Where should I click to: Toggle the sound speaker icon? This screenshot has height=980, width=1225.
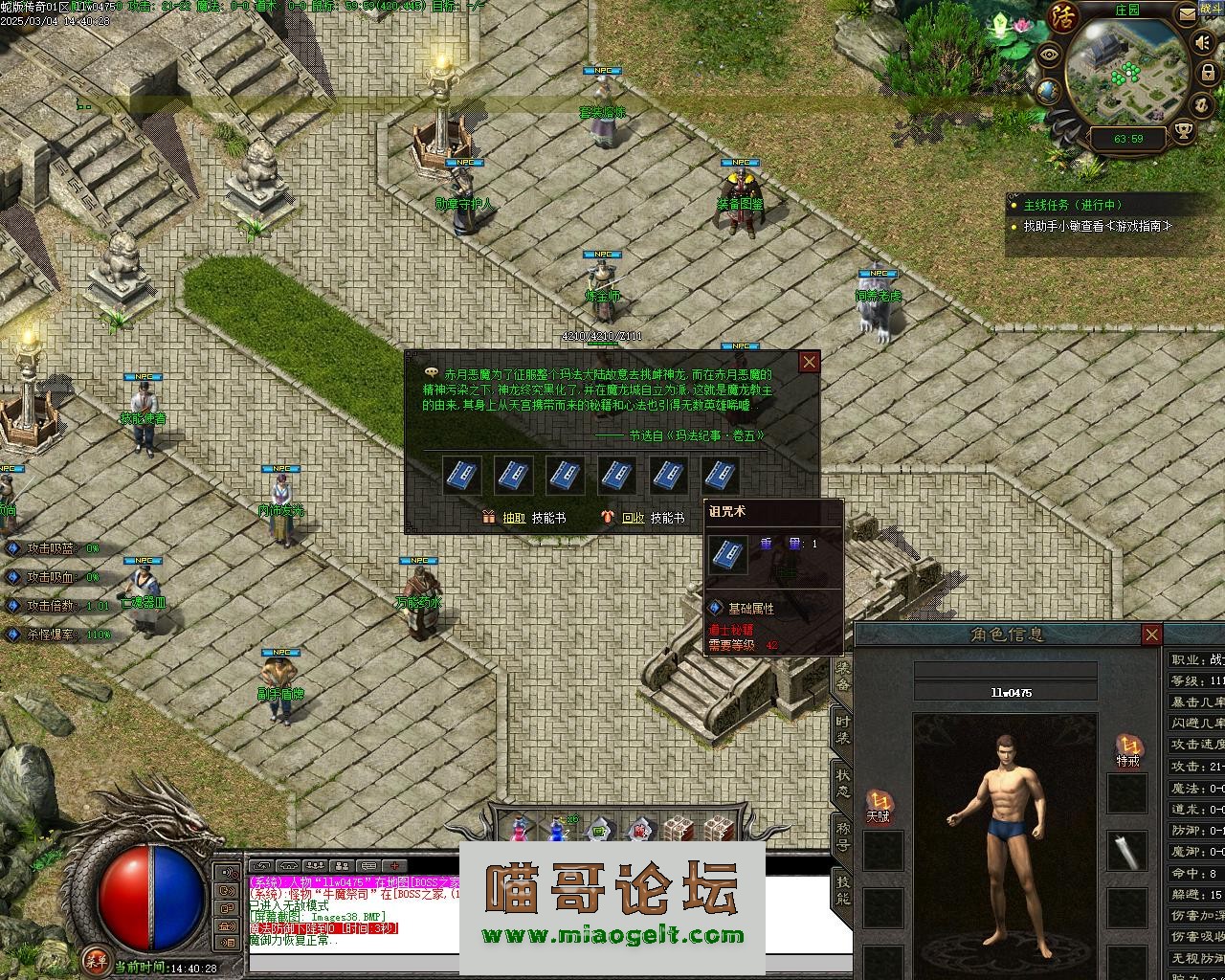coord(1202,43)
